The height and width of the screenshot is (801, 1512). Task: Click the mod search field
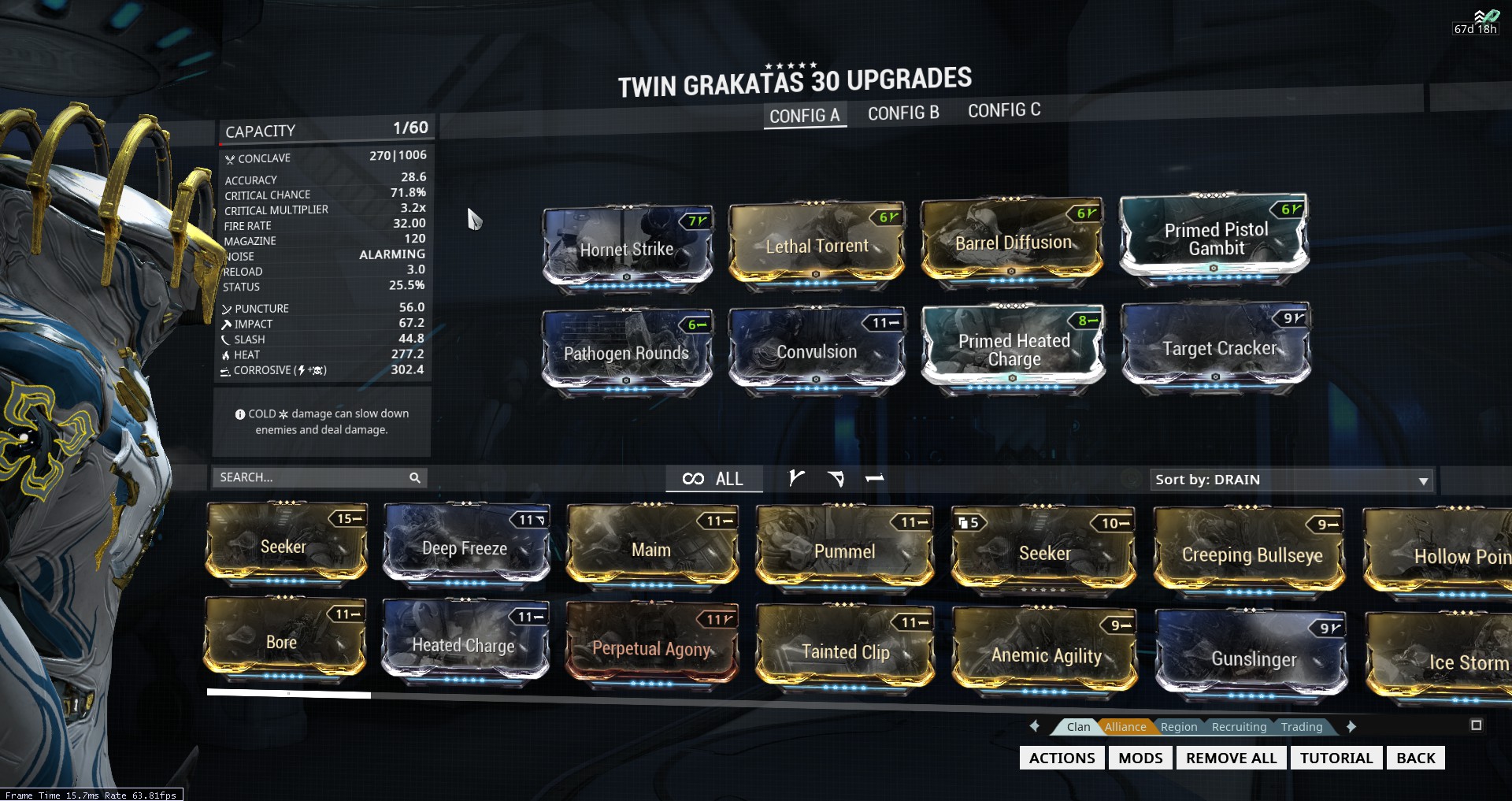(x=311, y=477)
